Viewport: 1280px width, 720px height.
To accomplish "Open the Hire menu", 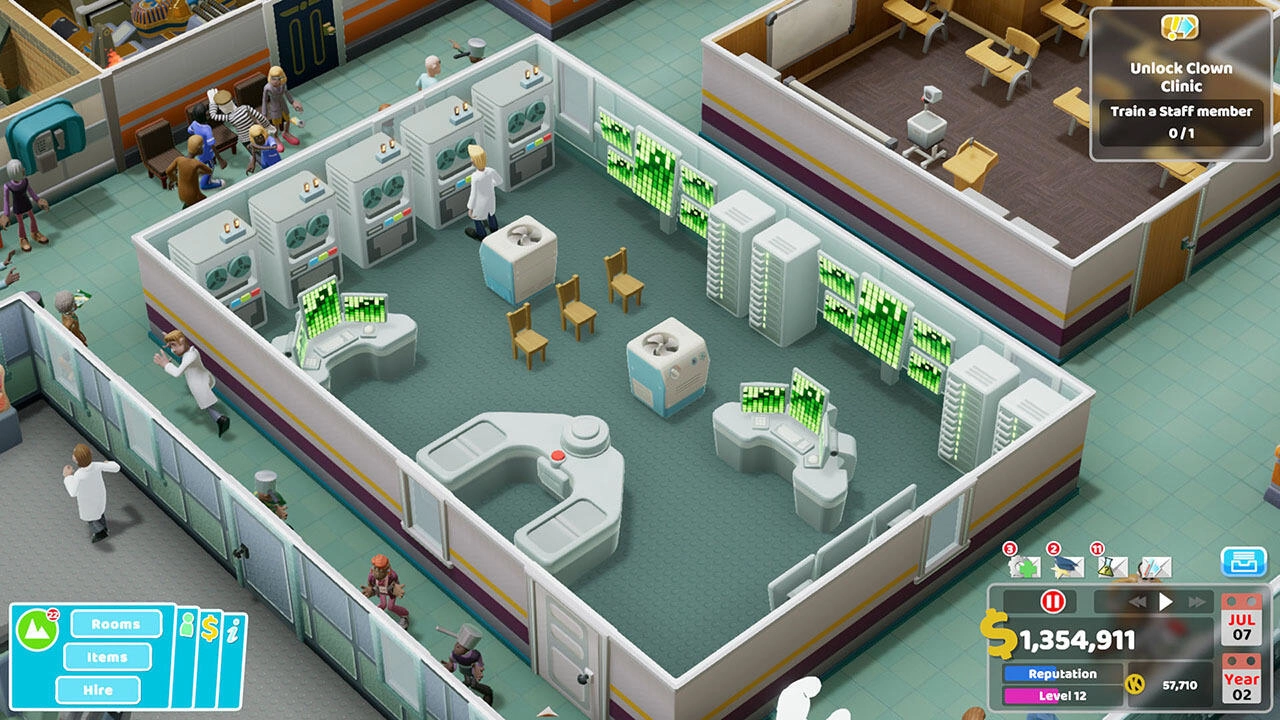I will [x=97, y=690].
